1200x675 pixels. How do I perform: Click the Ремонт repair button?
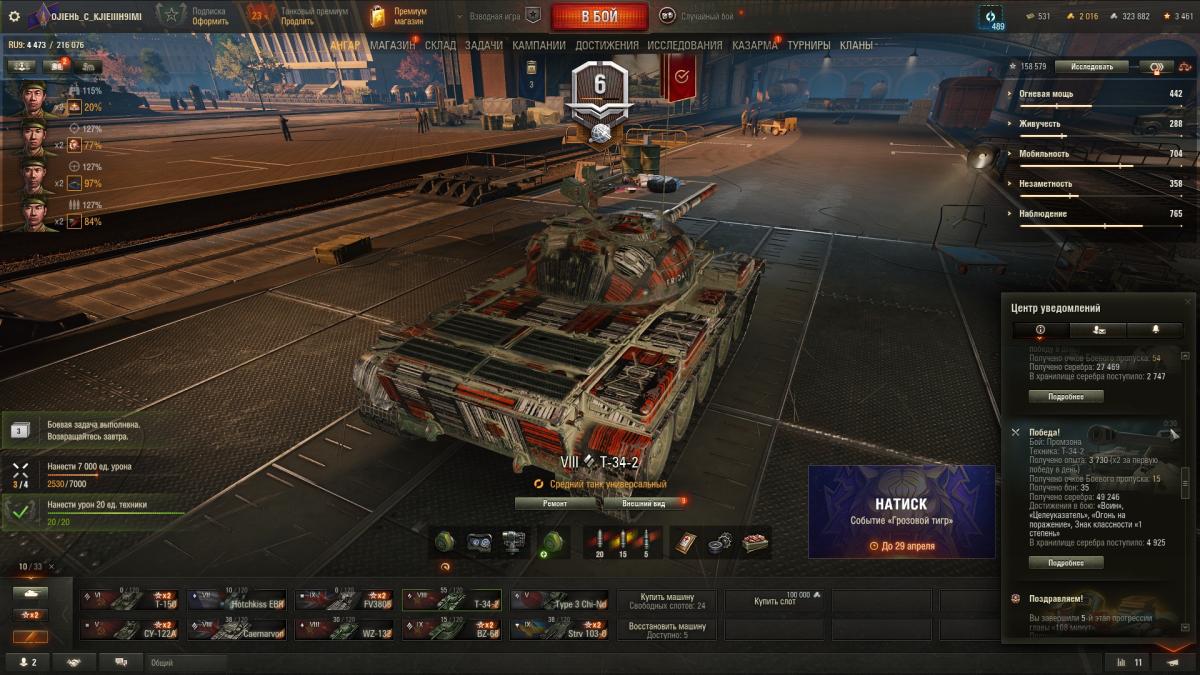pyautogui.click(x=555, y=503)
